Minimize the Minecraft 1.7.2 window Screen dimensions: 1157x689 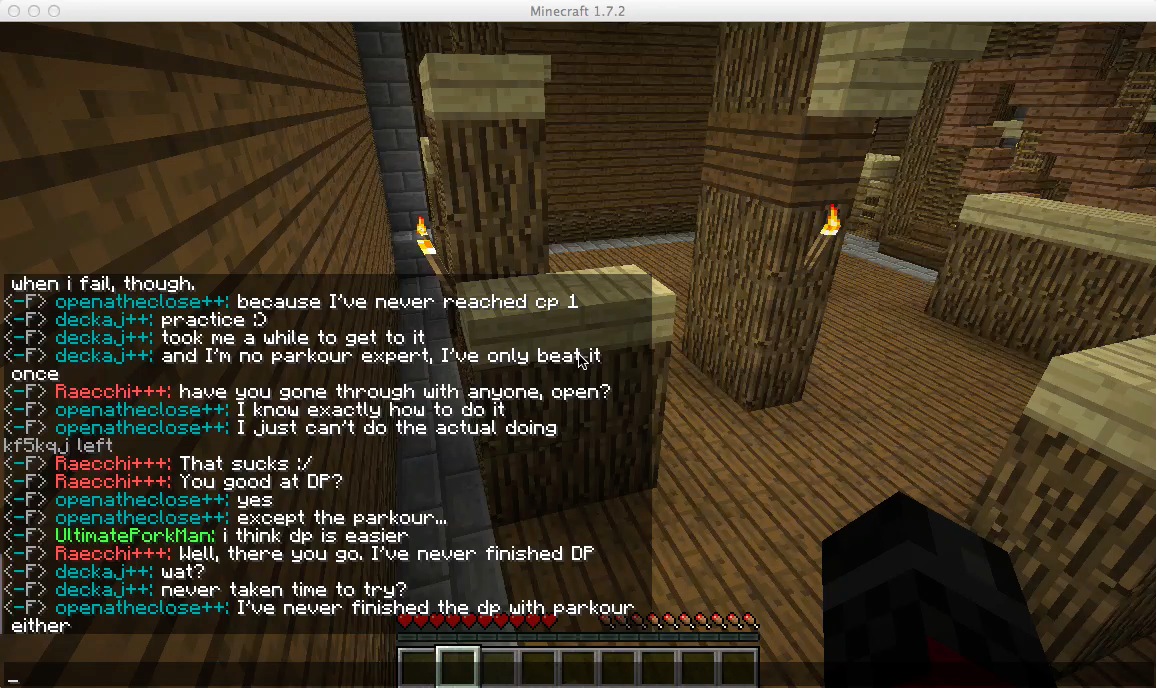(x=34, y=11)
